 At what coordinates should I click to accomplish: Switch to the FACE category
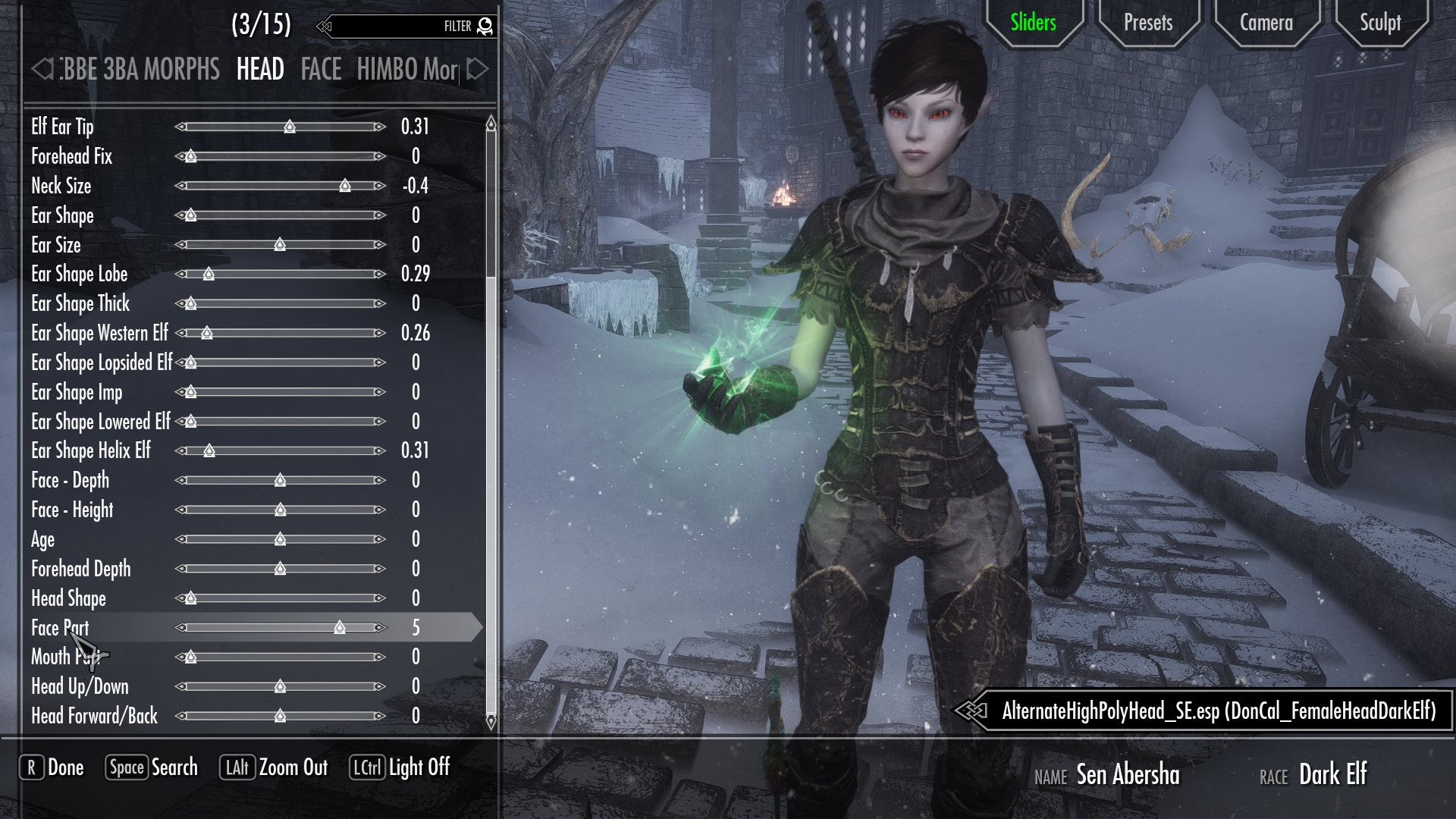click(321, 70)
